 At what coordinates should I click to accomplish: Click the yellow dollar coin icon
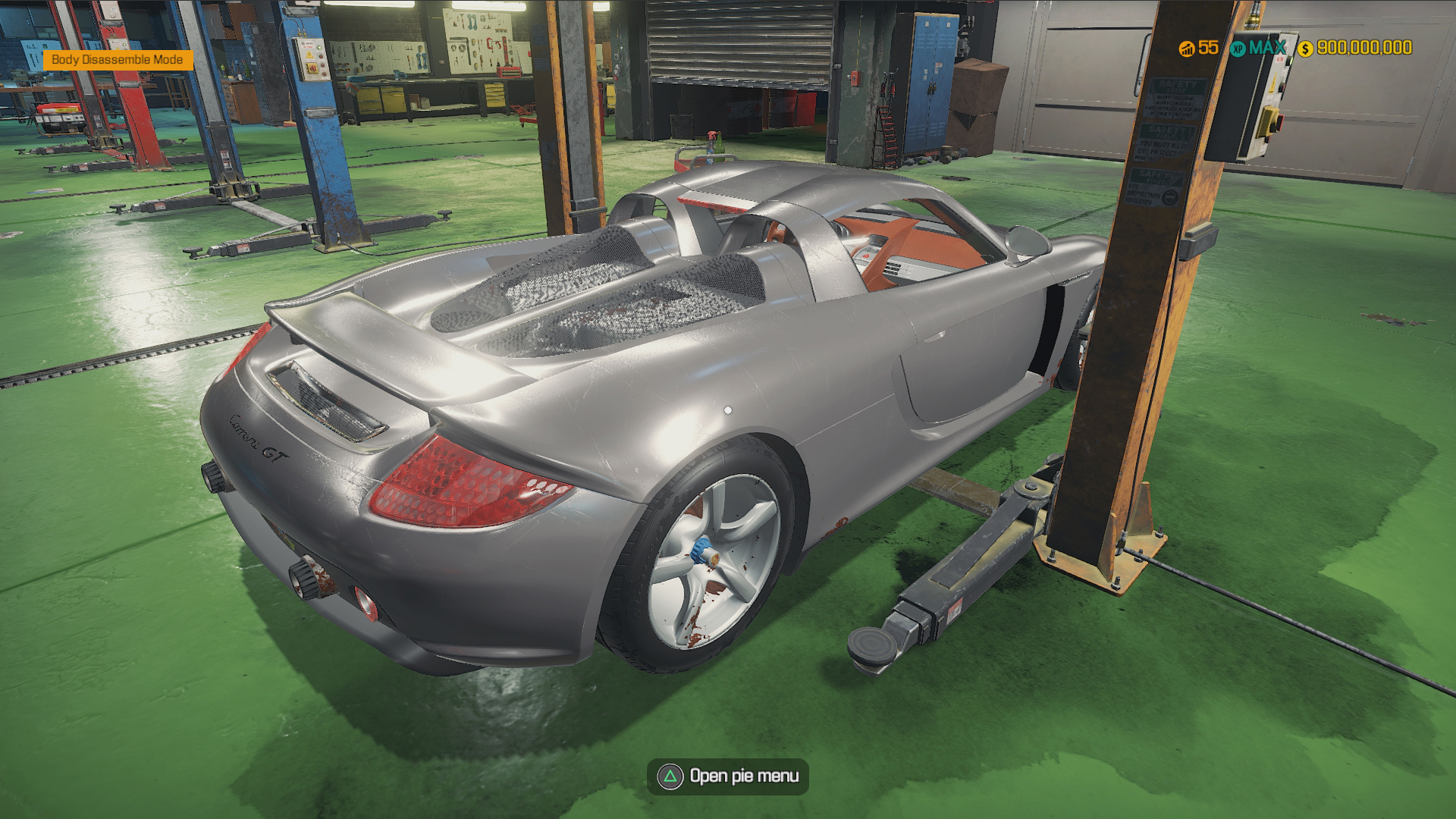click(1305, 49)
